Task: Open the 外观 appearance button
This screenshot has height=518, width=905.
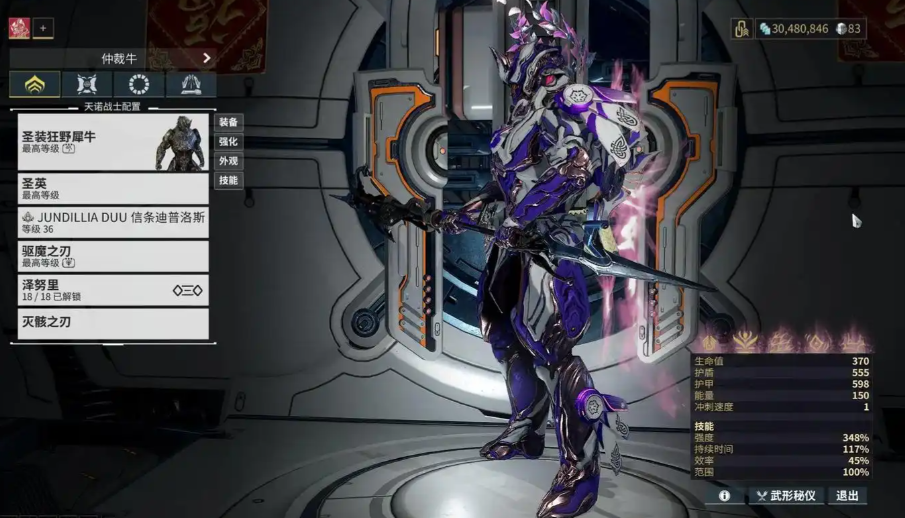Action: tap(228, 161)
